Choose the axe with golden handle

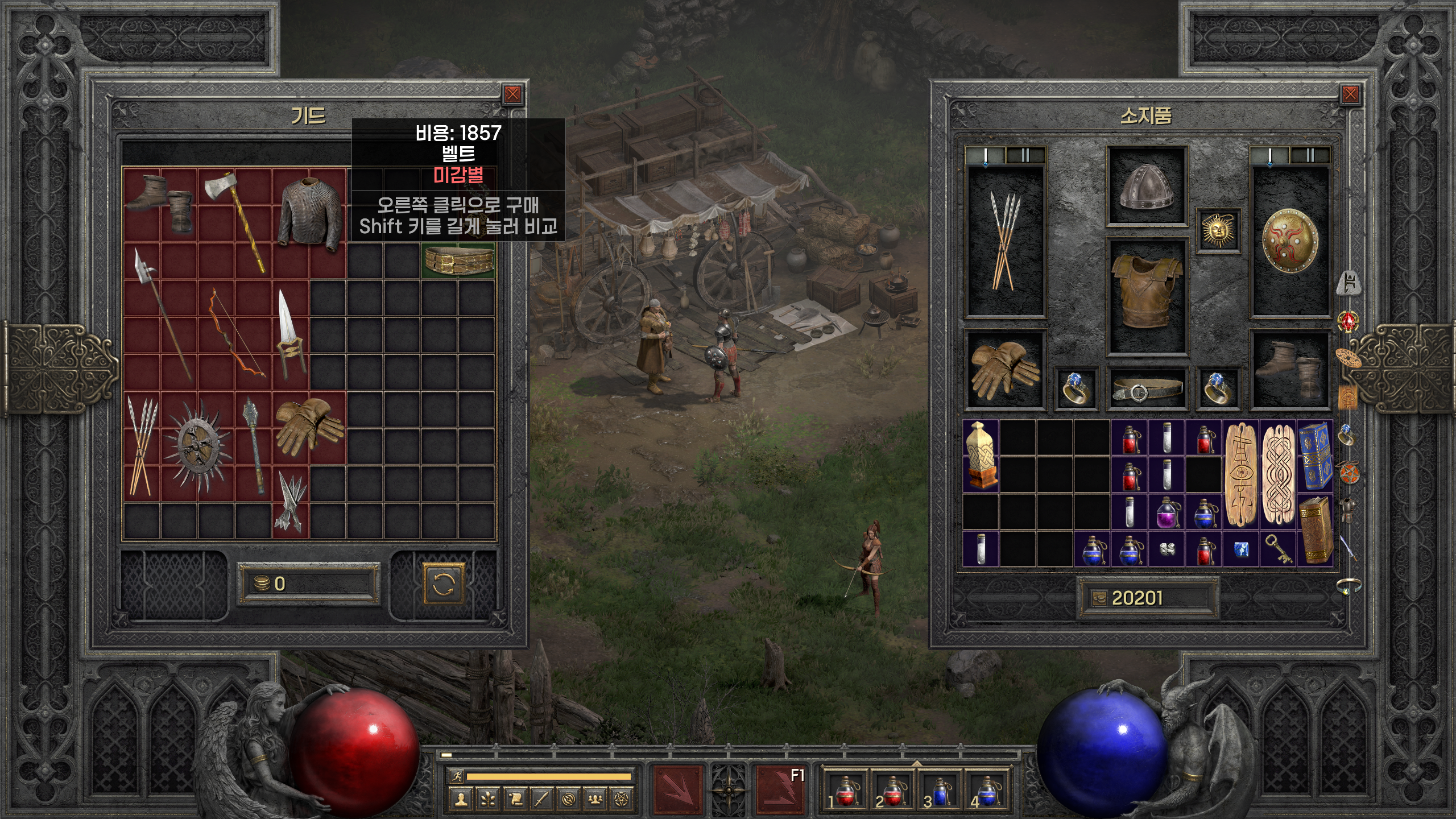pyautogui.click(x=235, y=221)
